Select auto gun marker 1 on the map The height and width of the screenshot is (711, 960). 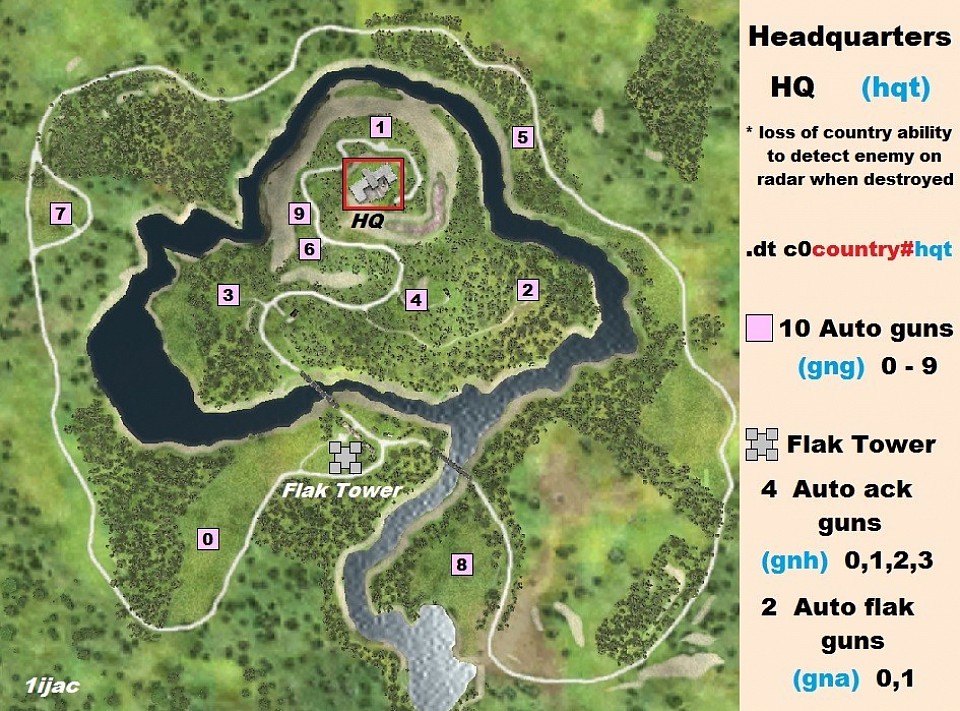point(379,127)
